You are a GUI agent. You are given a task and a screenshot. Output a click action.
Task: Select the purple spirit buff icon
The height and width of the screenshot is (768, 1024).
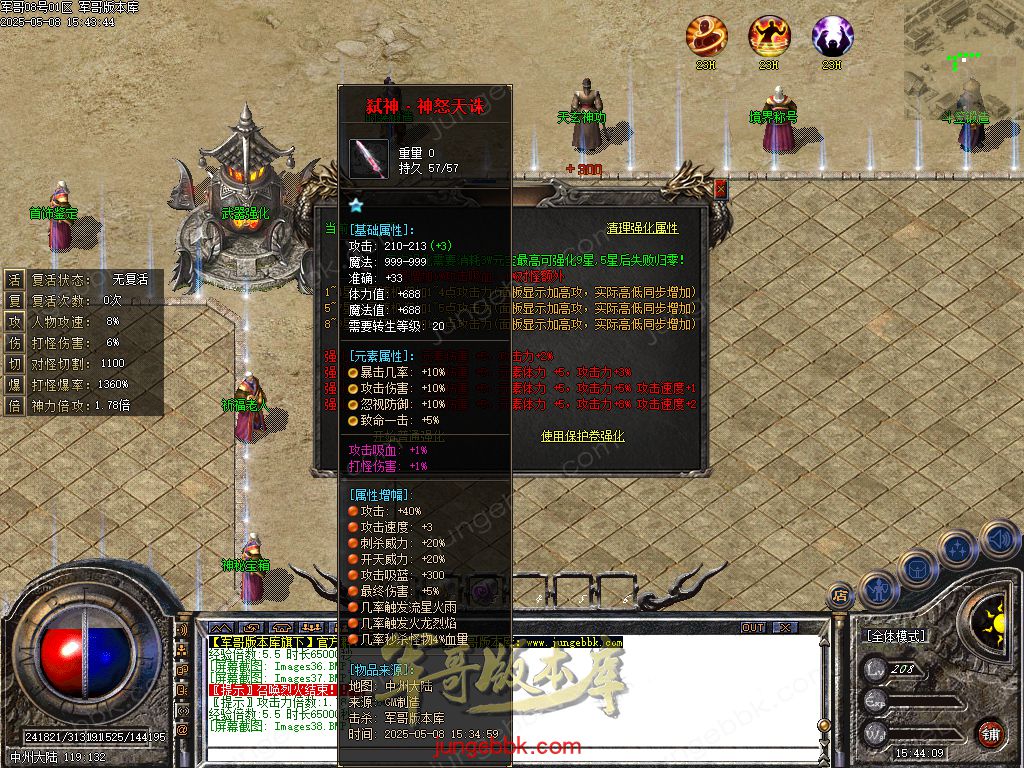(832, 36)
